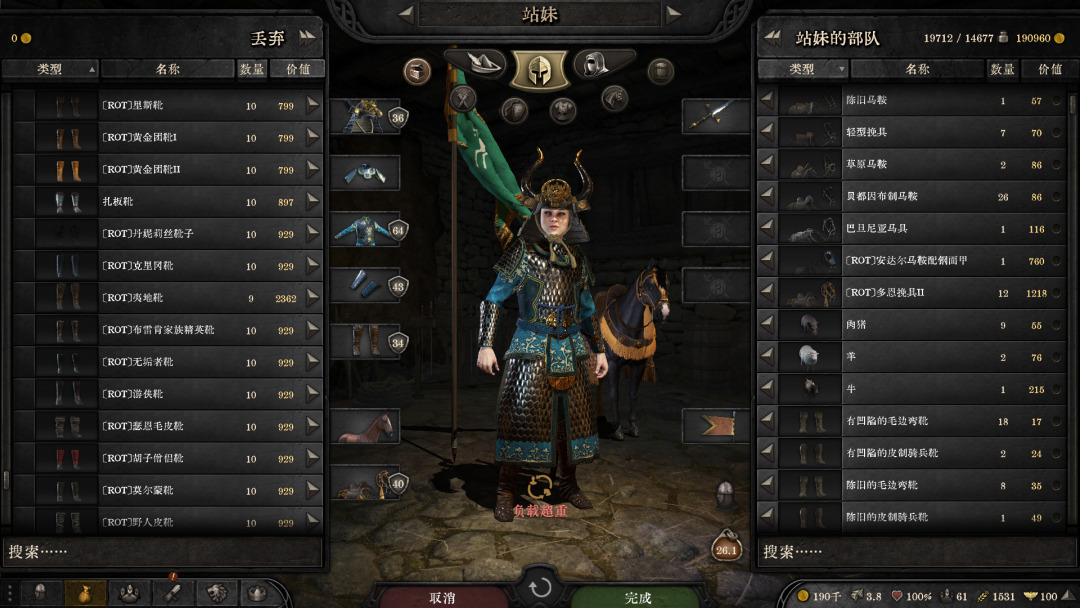
Task: Click the left panel search field
Action: 163,551
